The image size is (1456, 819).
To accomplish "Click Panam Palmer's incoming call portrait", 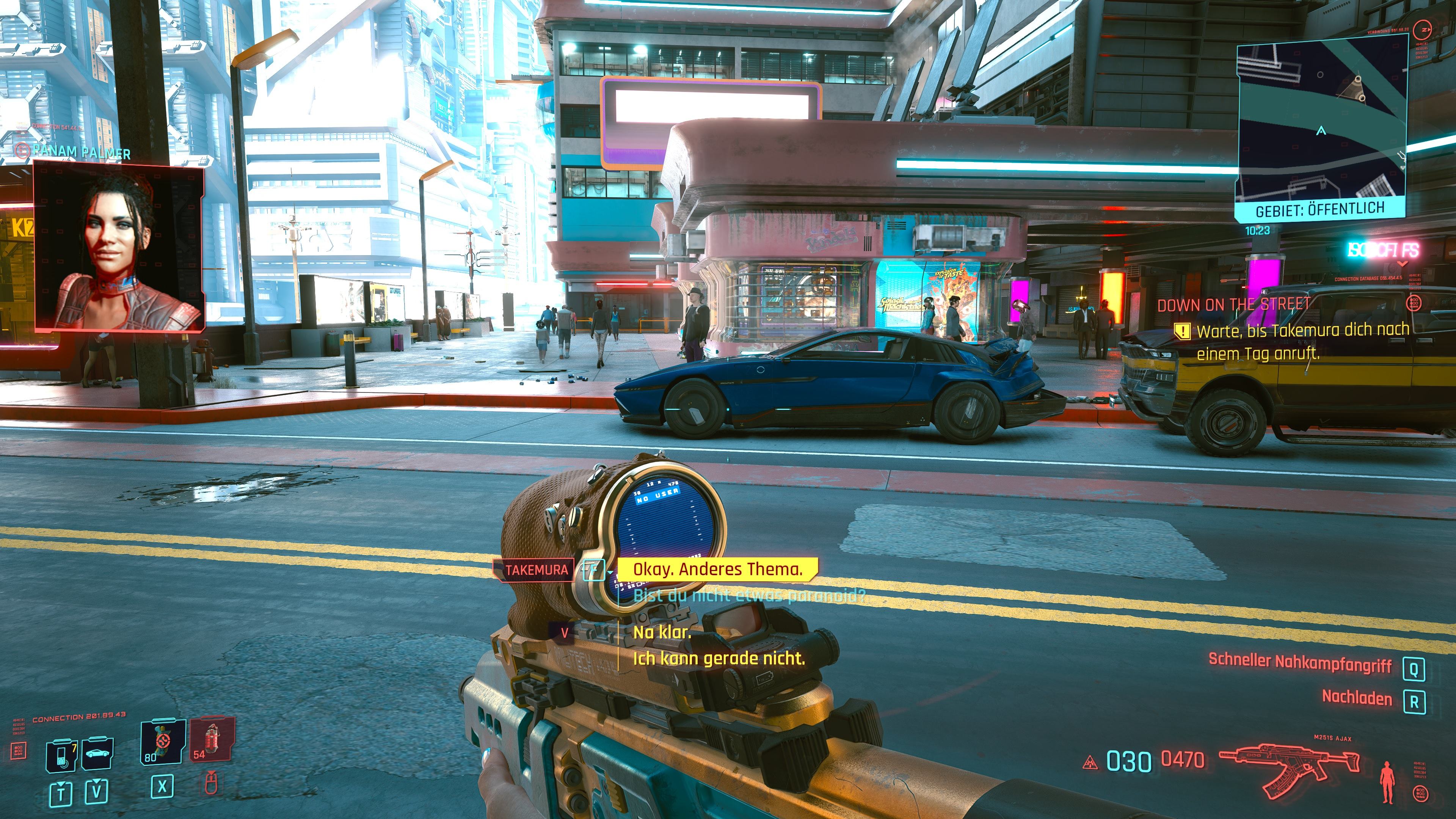I will tap(119, 246).
